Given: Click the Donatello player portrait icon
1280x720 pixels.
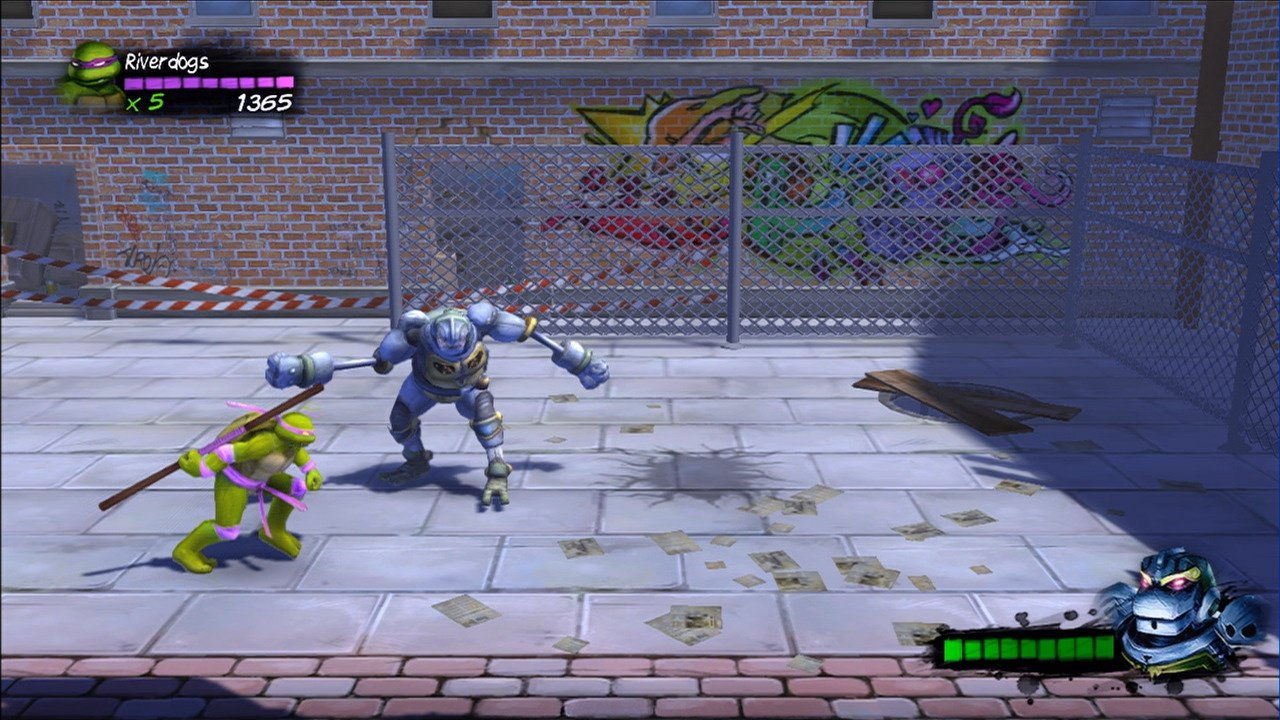Looking at the screenshot, I should click(x=92, y=74).
